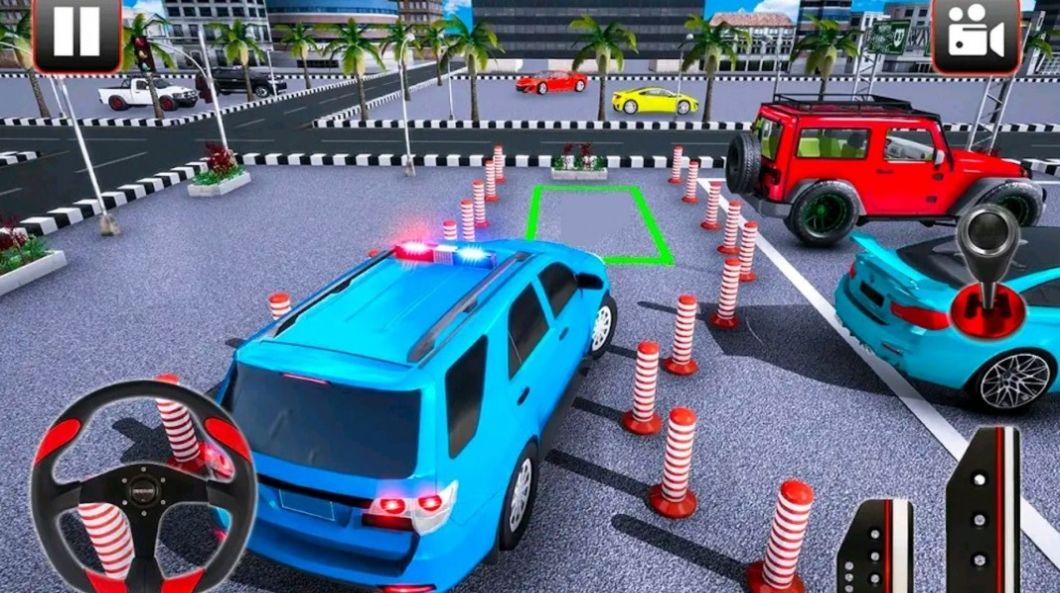This screenshot has height=593, width=1060.
Task: Pause the game with the pause button
Action: click(76, 36)
